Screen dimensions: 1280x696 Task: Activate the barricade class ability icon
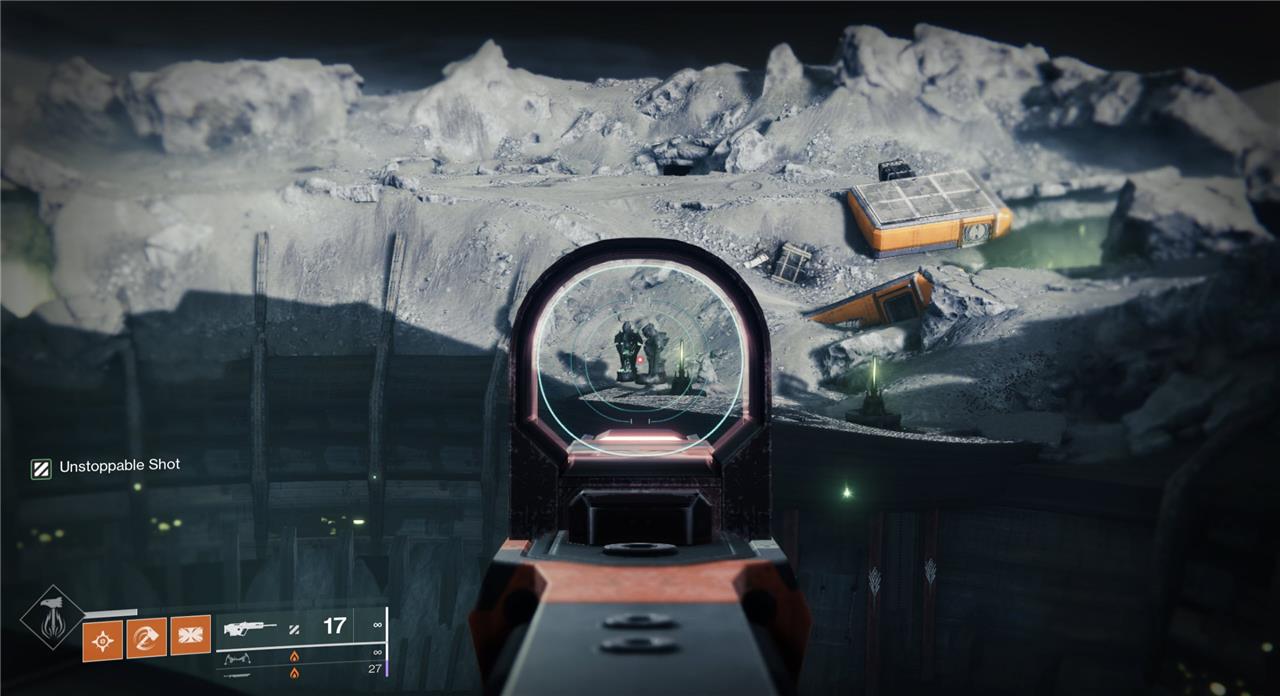coord(190,636)
